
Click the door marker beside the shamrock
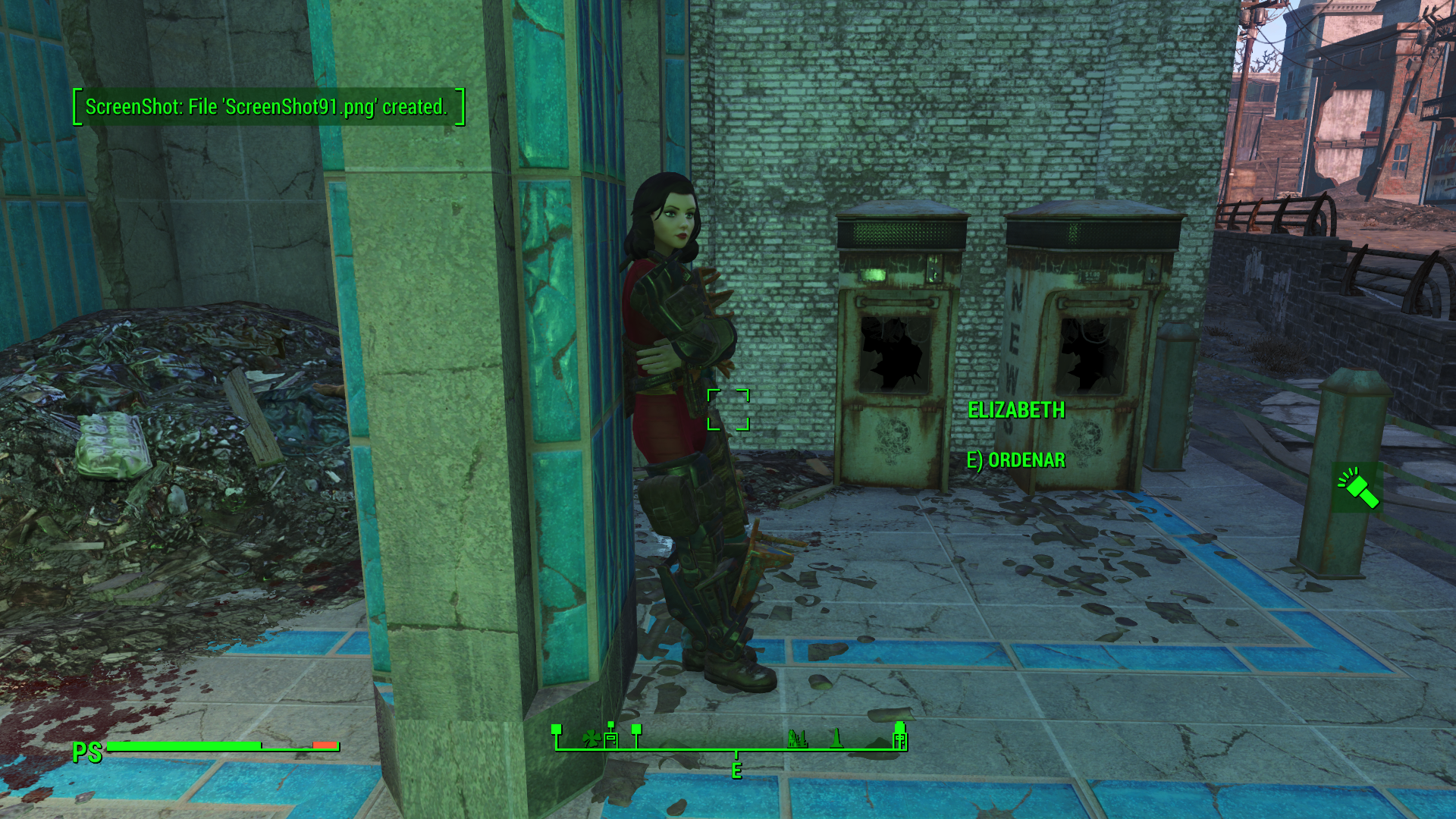coord(611,738)
